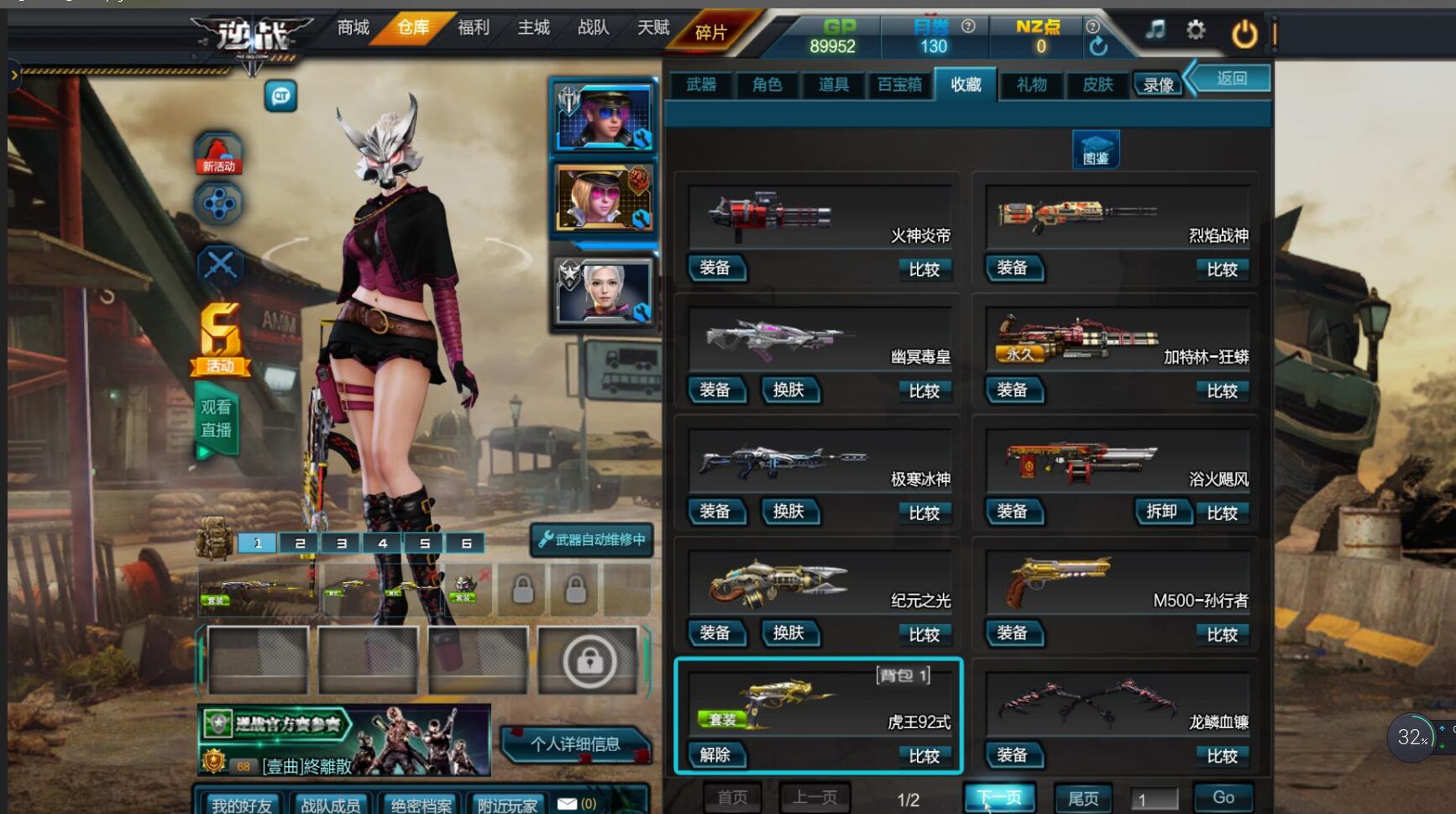Select the 角色 character tab

(x=767, y=84)
